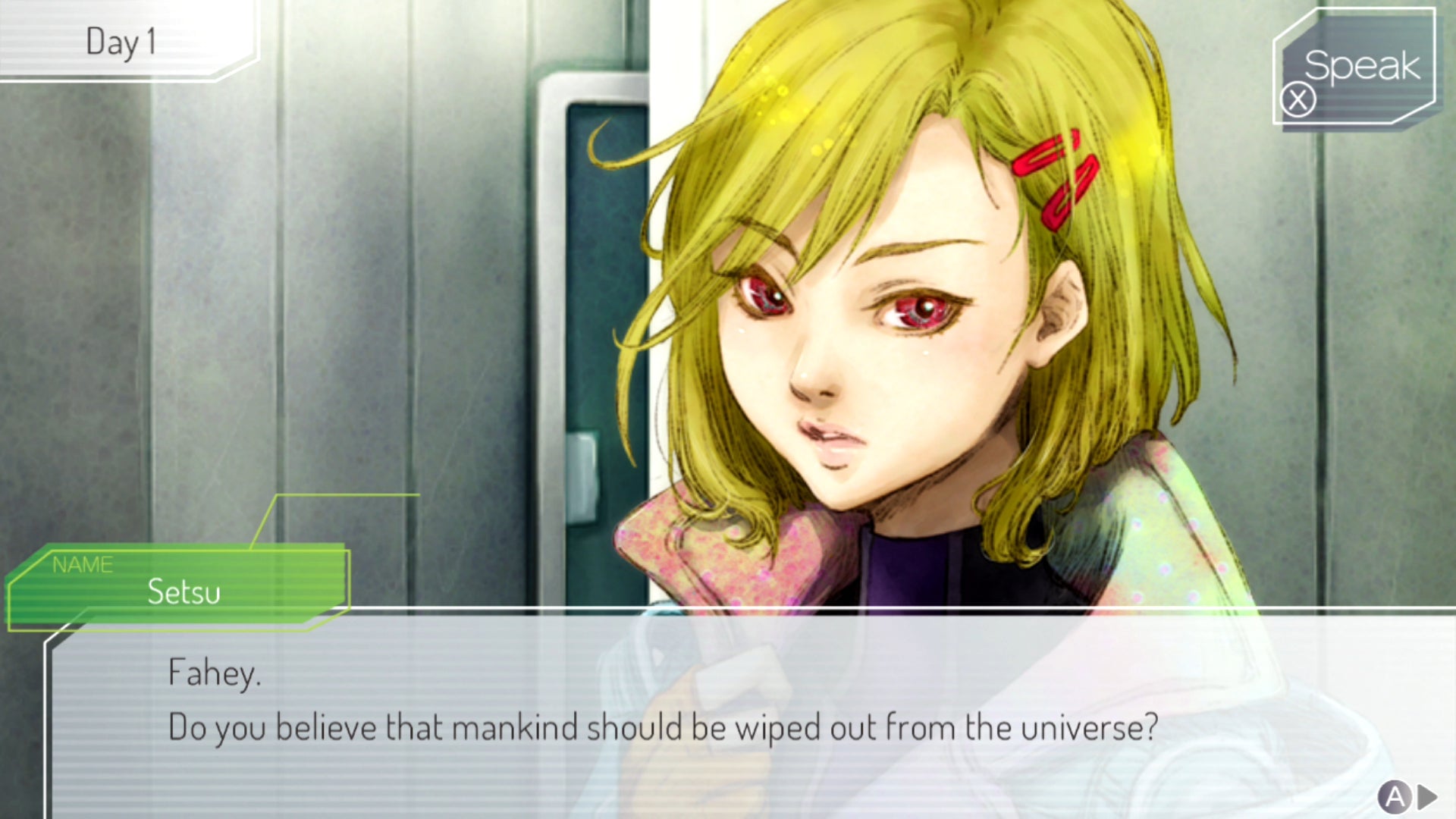Click the line reading 'Fahey.'
This screenshot has height=819, width=1456.
click(213, 674)
